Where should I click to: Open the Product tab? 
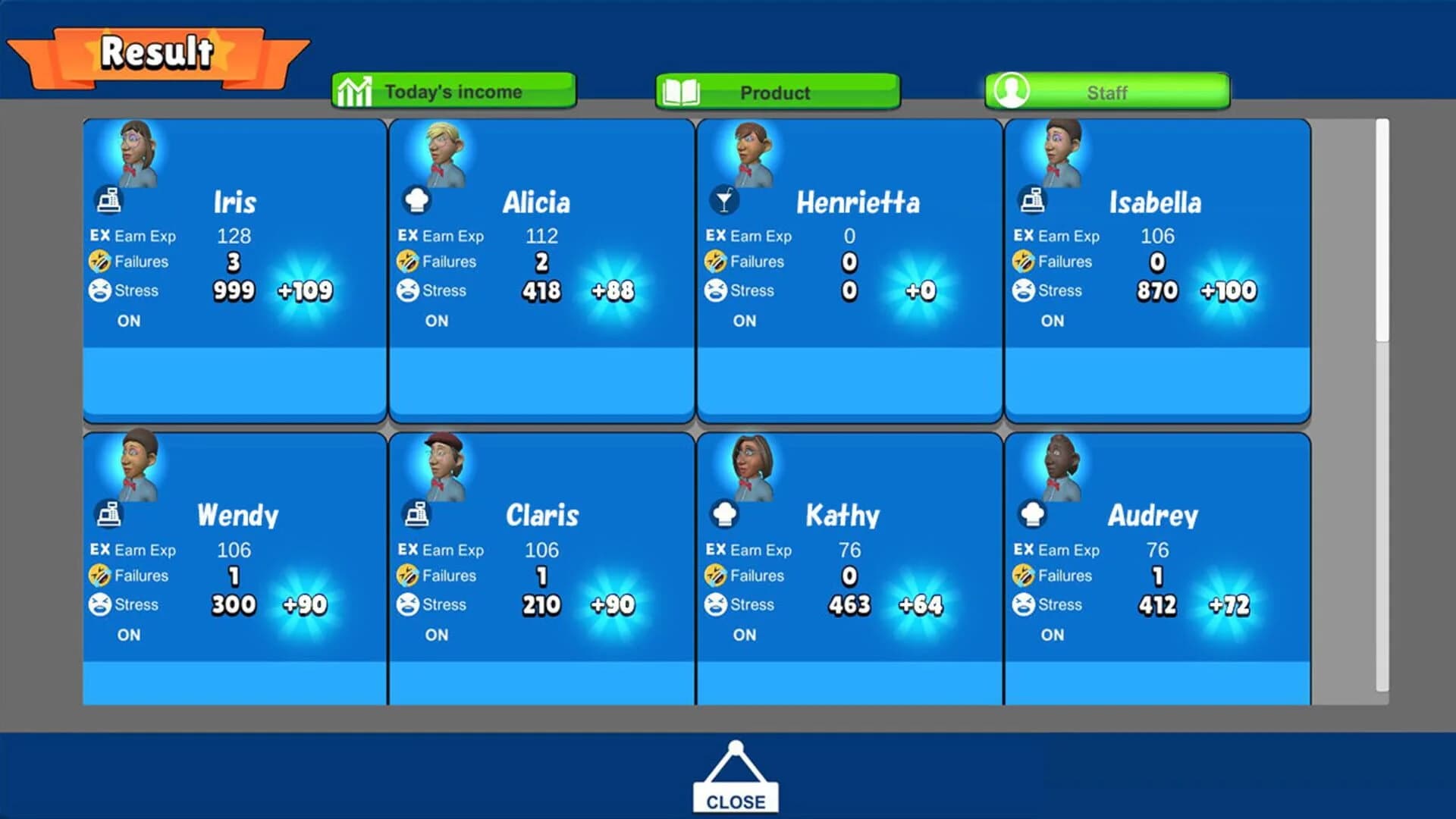pyautogui.click(x=775, y=92)
